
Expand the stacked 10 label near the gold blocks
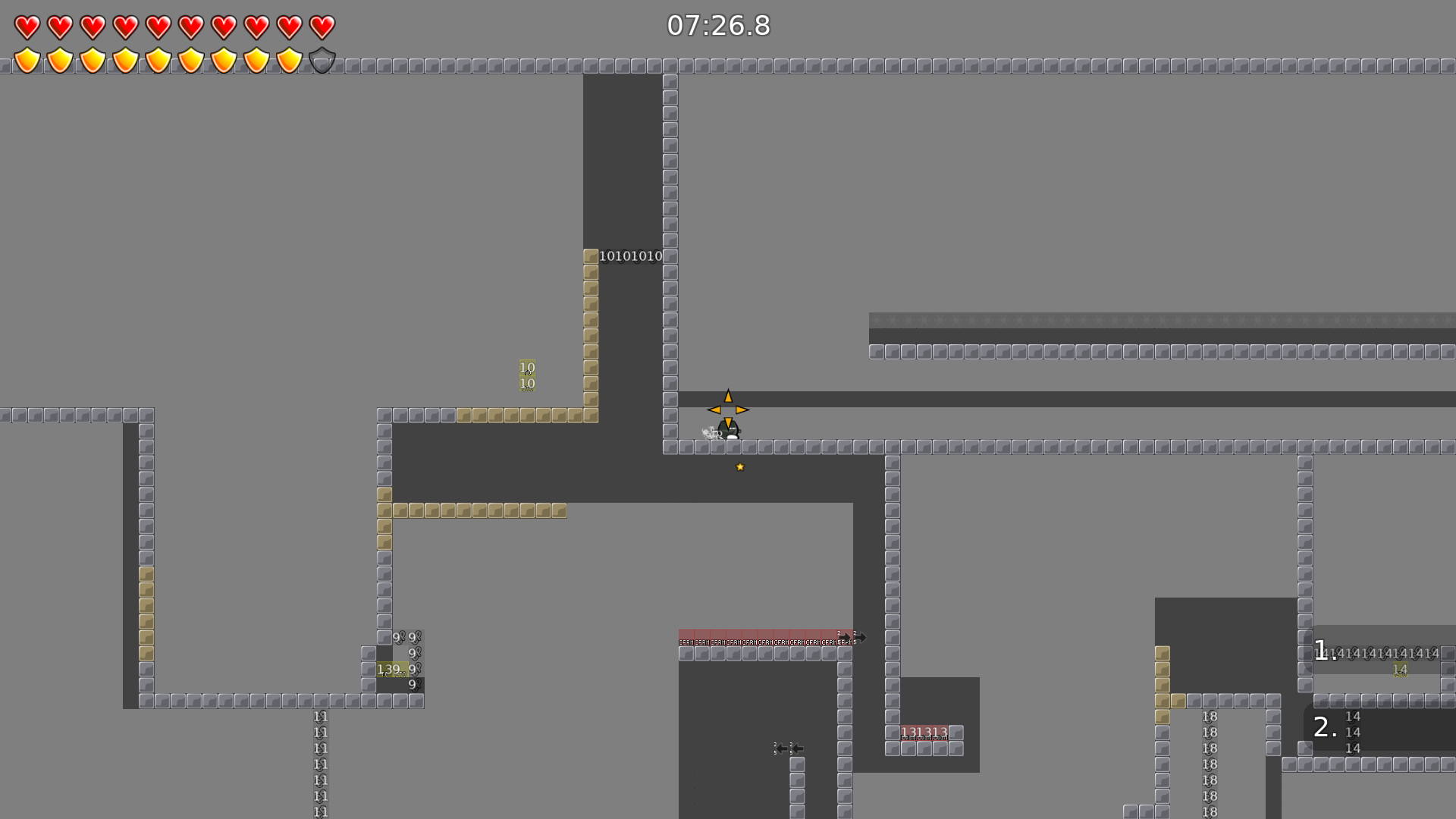(526, 375)
